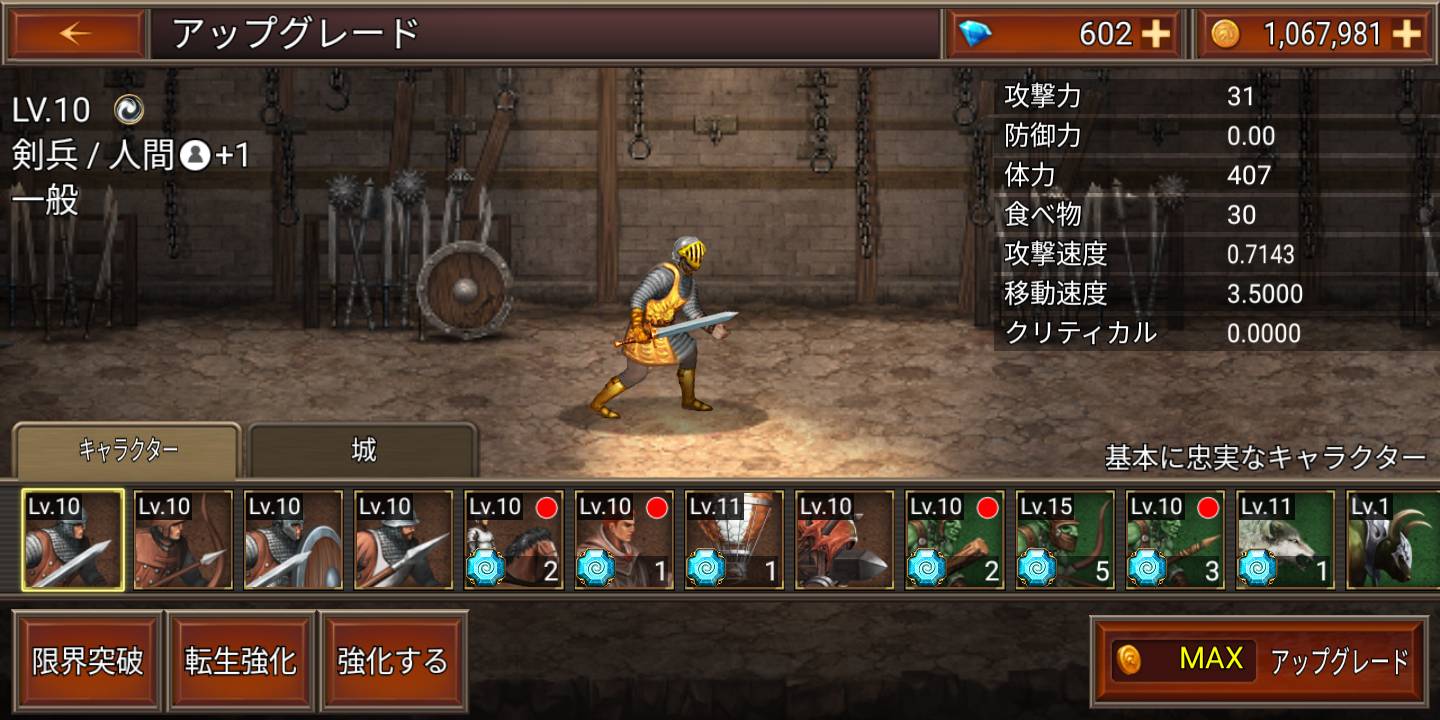Select the Lv.11 white wolf unit

1283,540
